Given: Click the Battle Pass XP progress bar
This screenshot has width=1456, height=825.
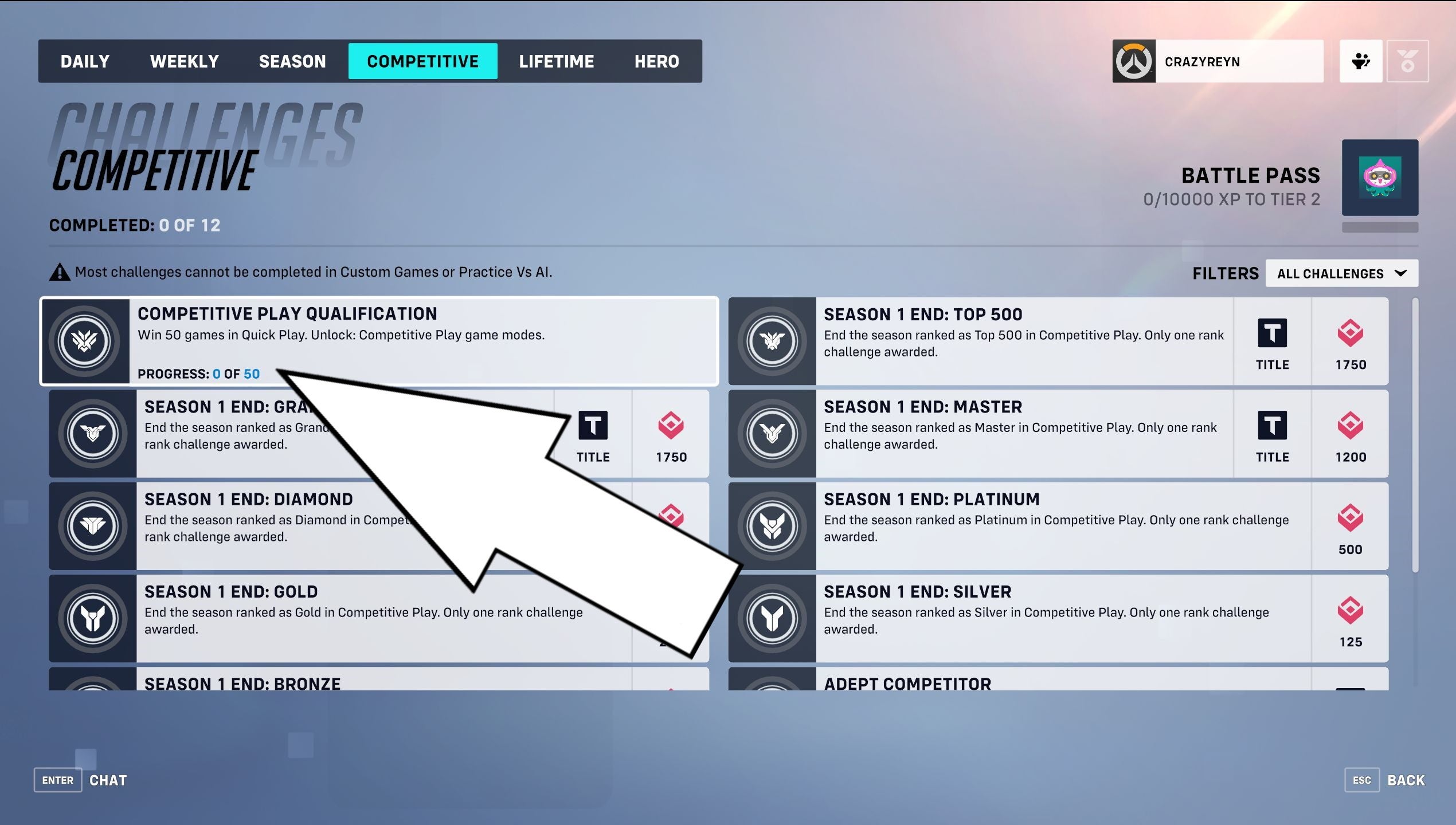Looking at the screenshot, I should [x=1380, y=227].
